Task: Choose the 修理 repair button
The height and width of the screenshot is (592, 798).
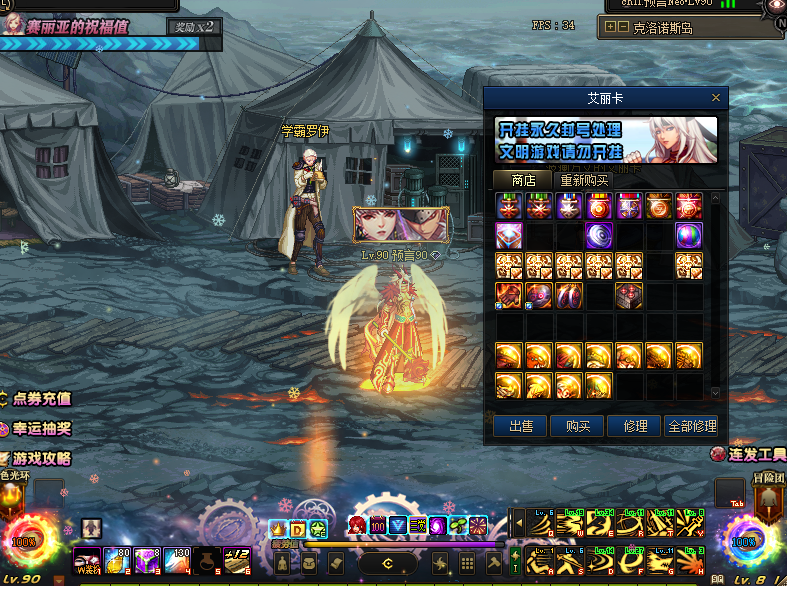Action: 634,426
